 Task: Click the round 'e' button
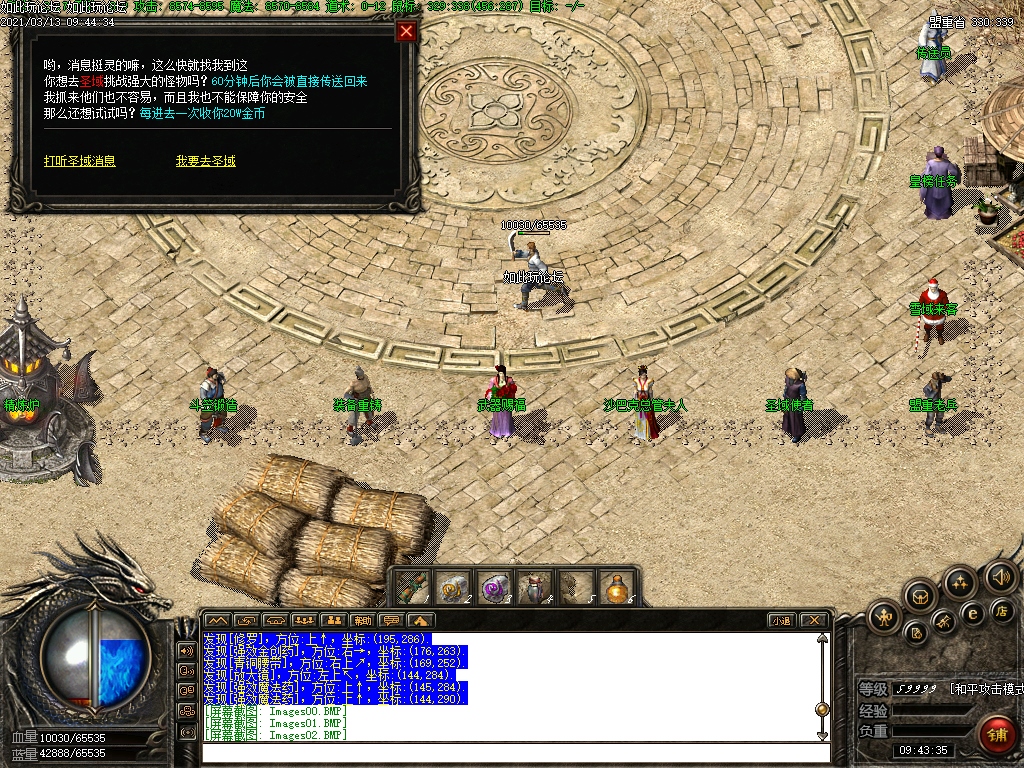point(972,612)
